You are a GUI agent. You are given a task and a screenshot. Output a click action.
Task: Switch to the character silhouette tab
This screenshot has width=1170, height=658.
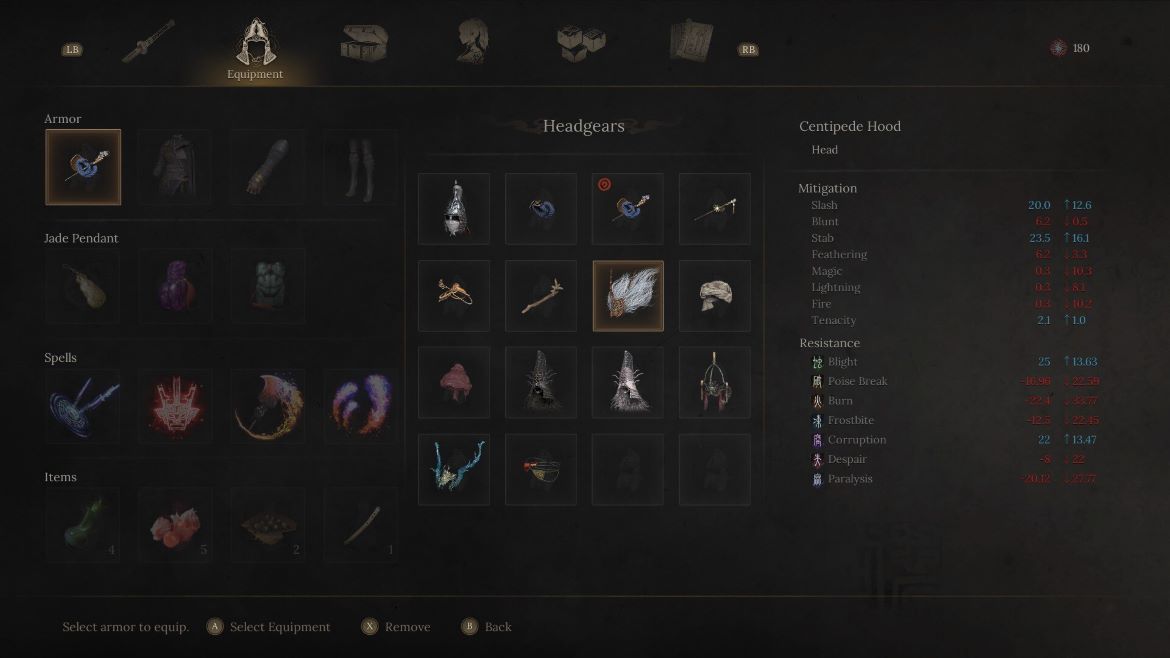coord(472,42)
